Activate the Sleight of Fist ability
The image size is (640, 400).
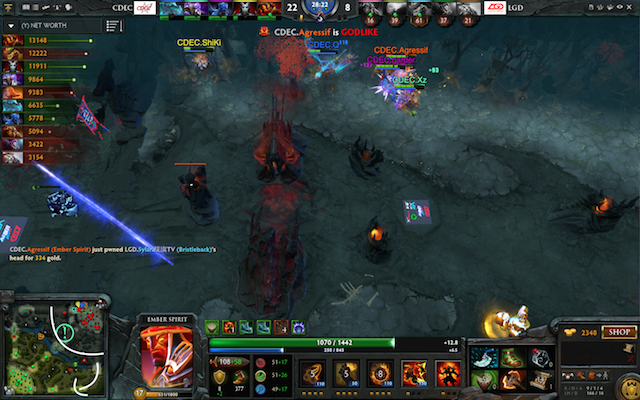click(345, 373)
